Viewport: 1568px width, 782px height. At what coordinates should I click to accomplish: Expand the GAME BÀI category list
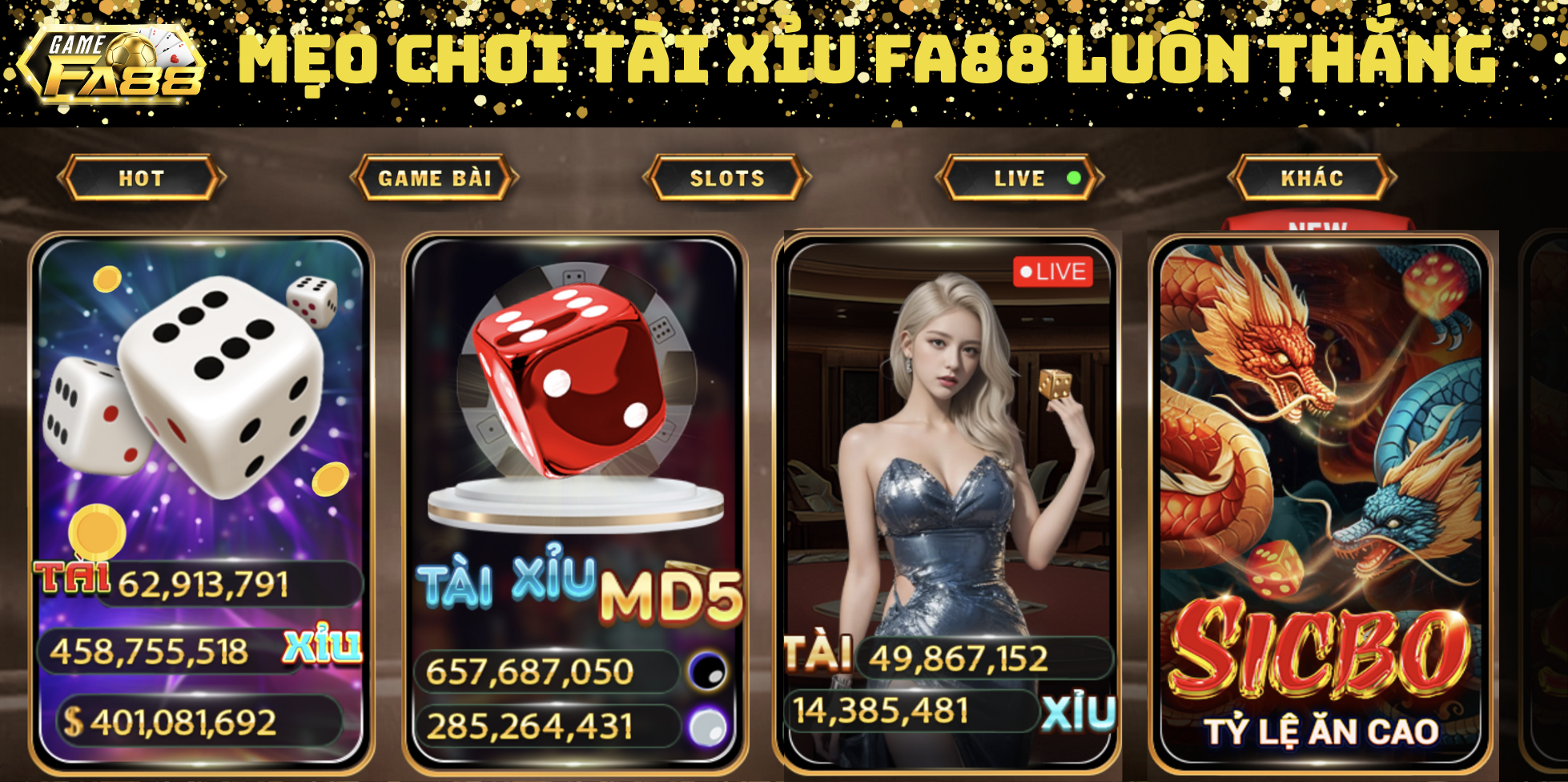(x=436, y=178)
